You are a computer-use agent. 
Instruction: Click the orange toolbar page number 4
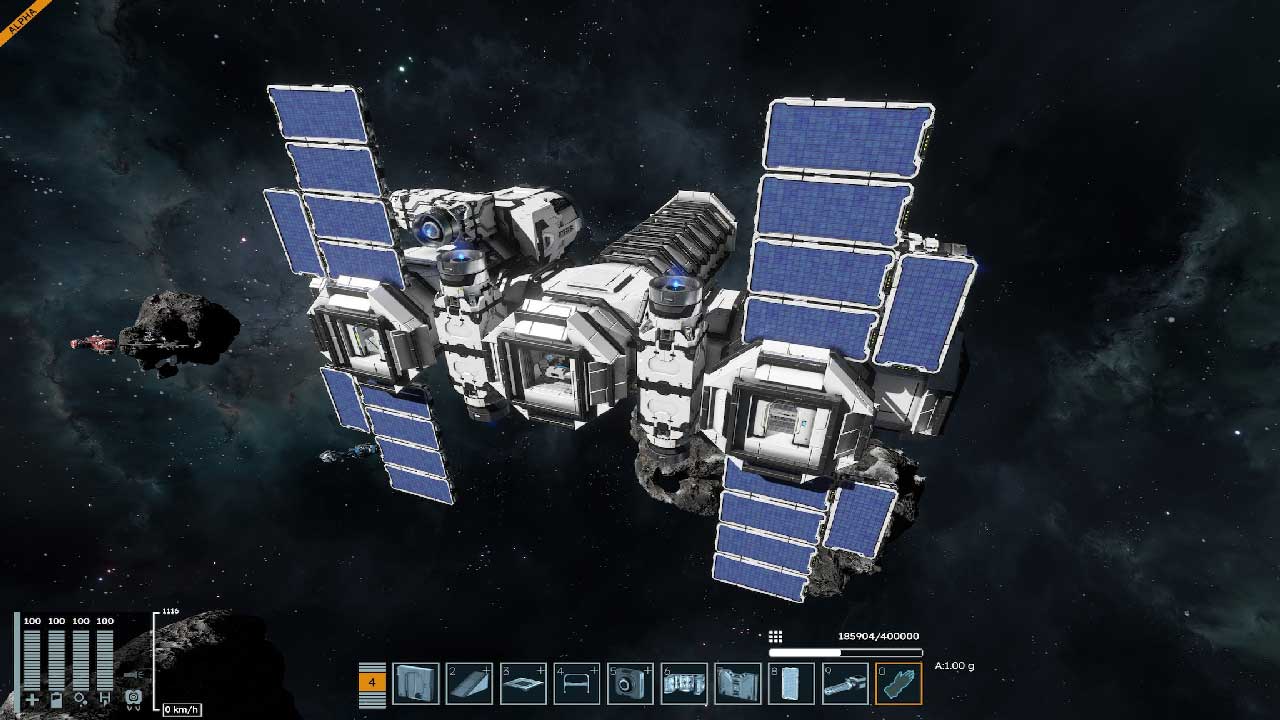pos(372,682)
